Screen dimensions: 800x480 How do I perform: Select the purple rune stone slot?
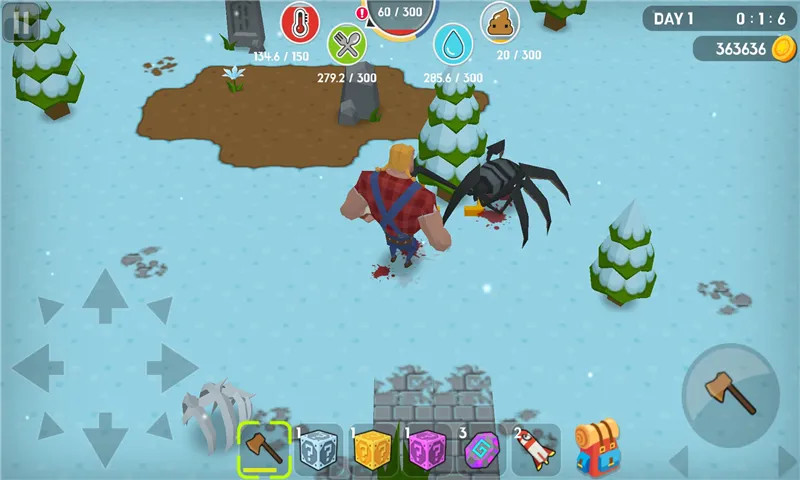pos(482,449)
